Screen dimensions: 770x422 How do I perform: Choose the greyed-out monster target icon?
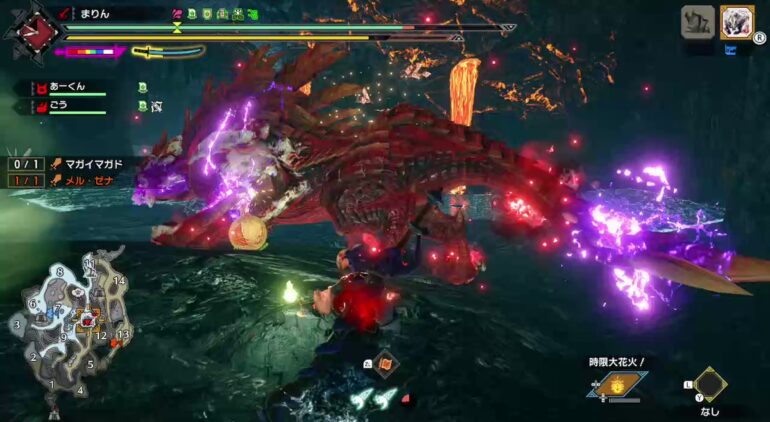coord(697,22)
